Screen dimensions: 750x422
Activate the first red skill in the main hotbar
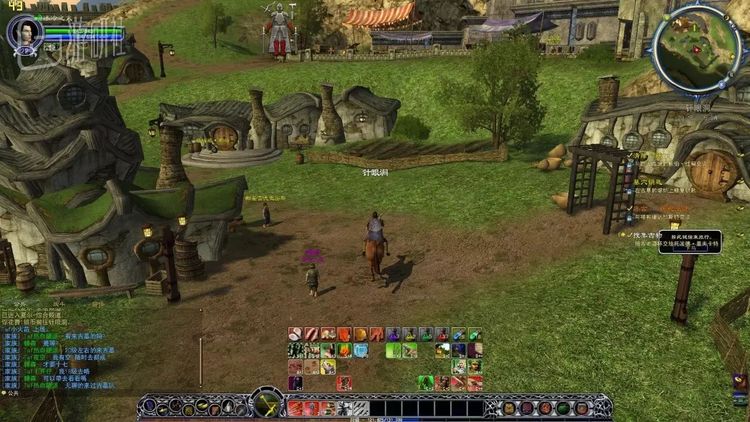pyautogui.click(x=295, y=408)
